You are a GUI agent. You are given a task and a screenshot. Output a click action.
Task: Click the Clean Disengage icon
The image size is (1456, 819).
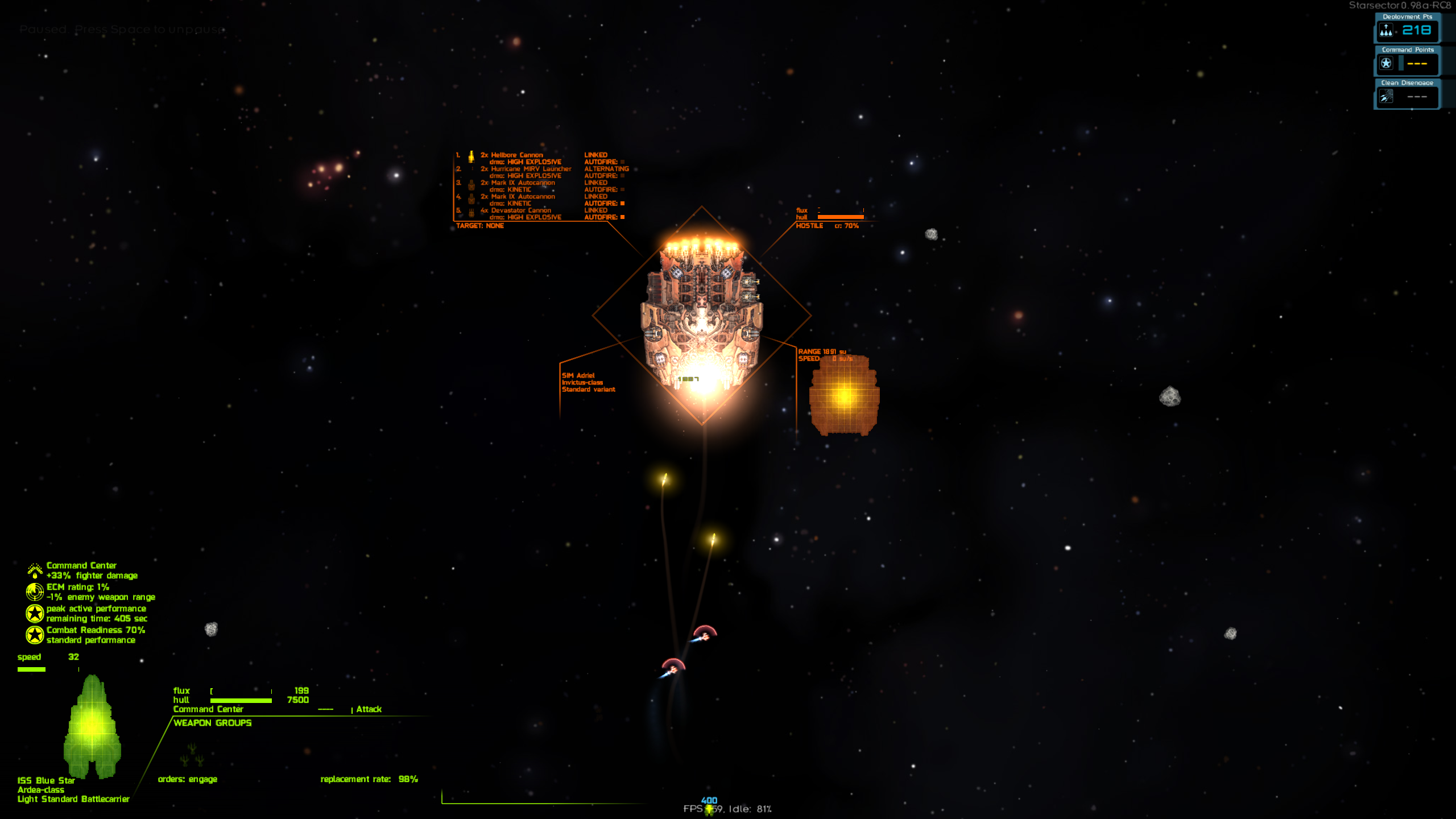click(1386, 97)
